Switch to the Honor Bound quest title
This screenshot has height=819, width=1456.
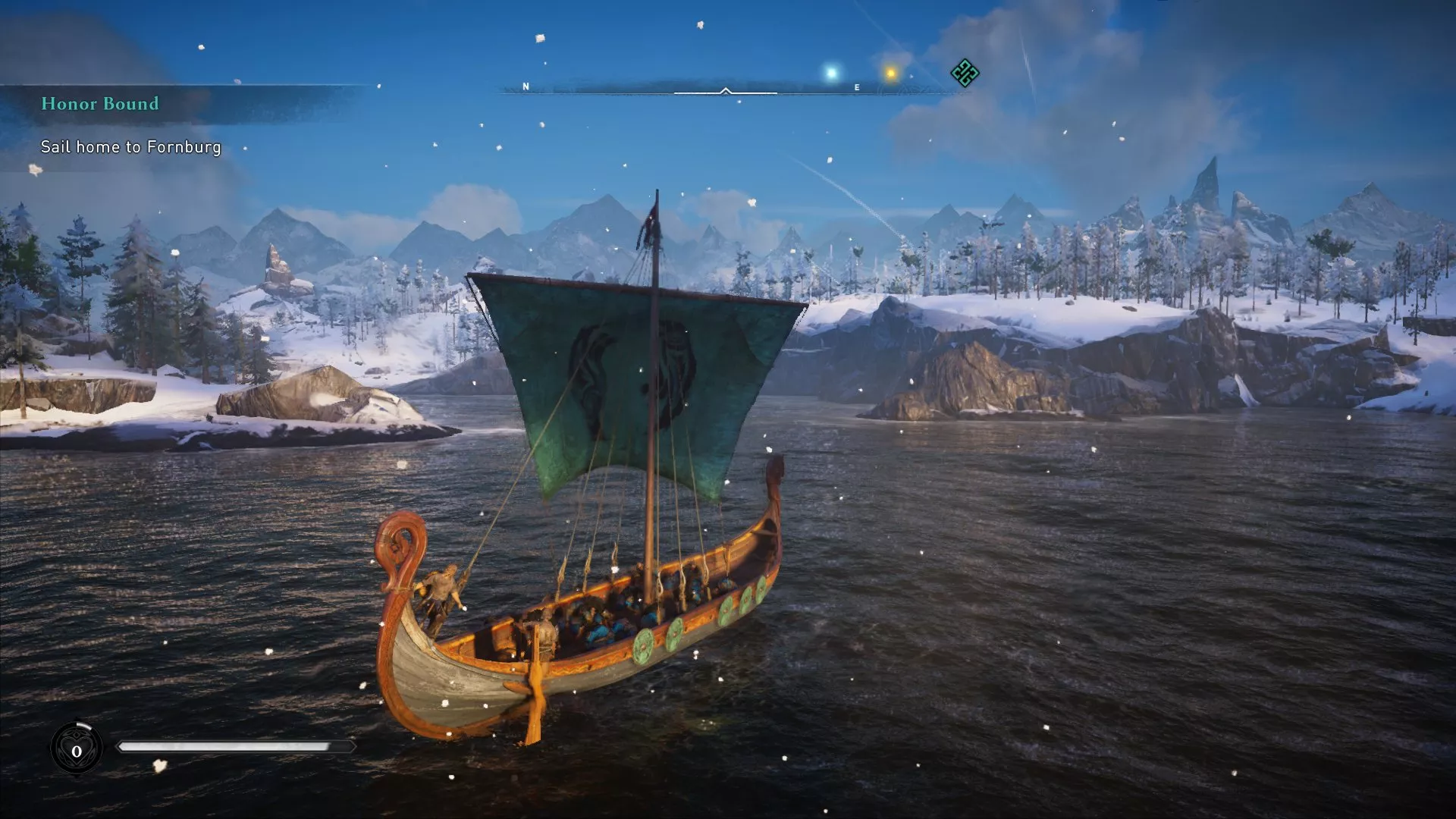99,105
